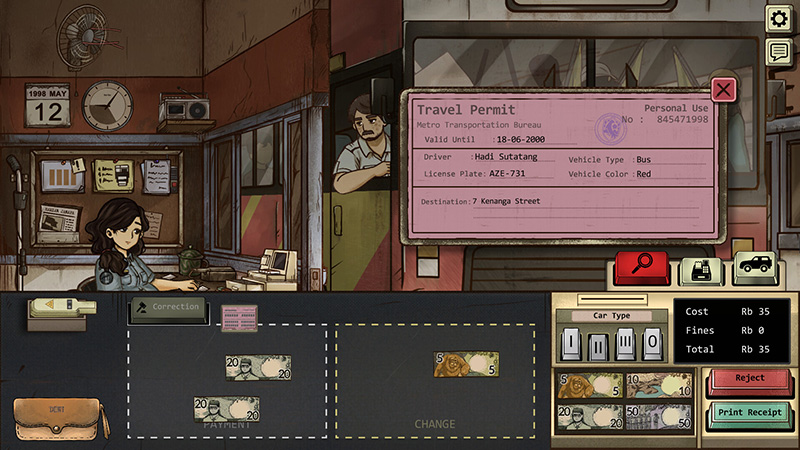
Task: Choose car type II
Action: (595, 344)
